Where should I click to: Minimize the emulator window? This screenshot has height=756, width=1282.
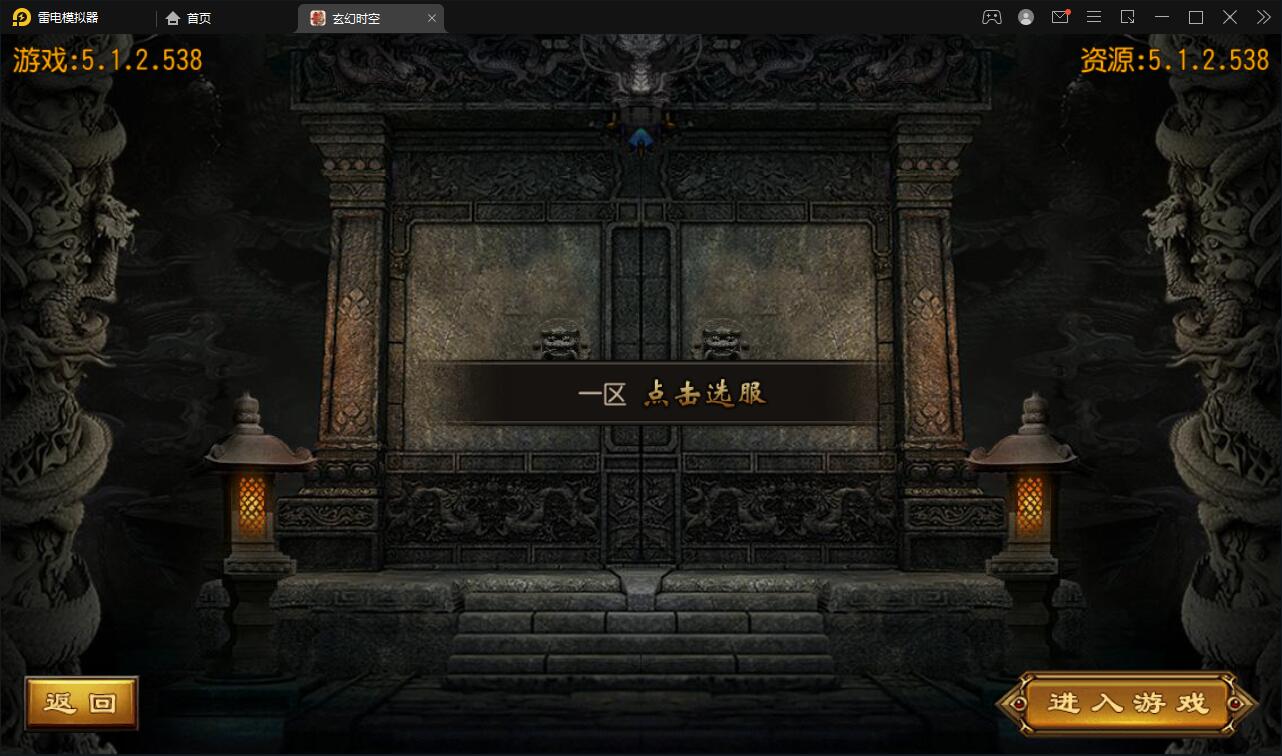click(1162, 17)
